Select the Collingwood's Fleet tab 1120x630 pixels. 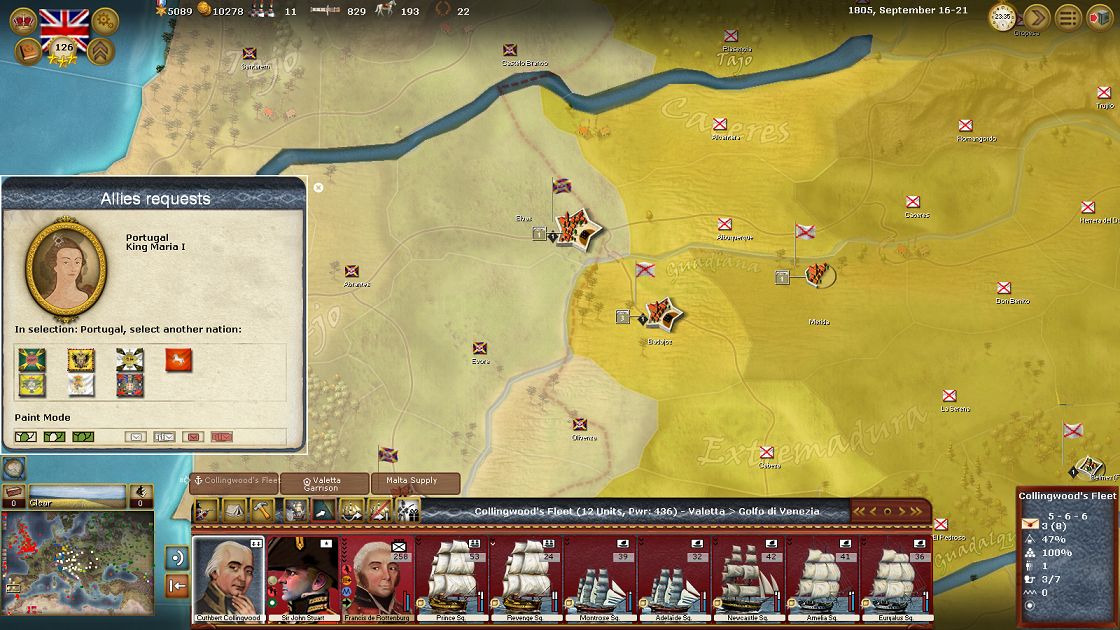pyautogui.click(x=235, y=482)
